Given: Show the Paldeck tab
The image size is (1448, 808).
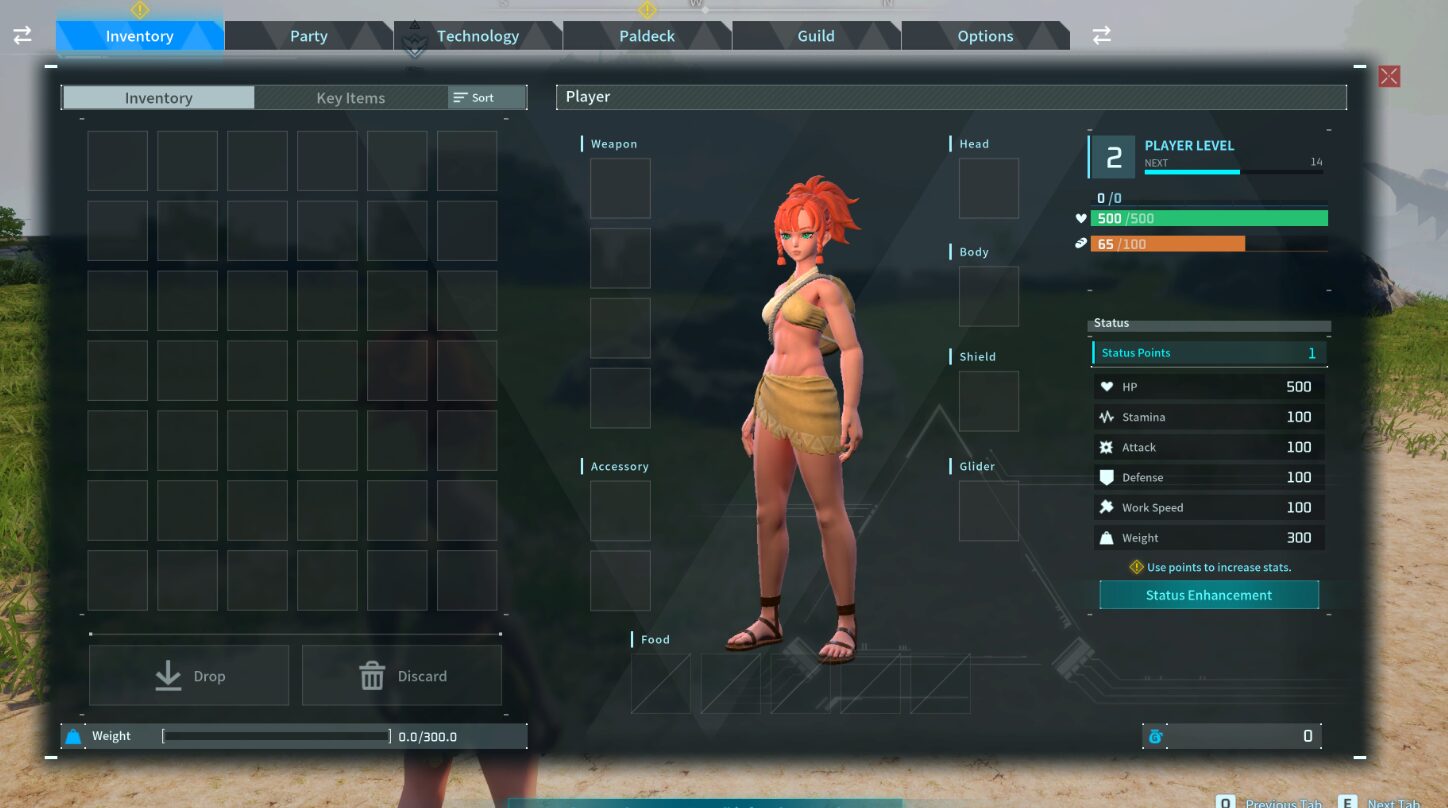Looking at the screenshot, I should (647, 36).
